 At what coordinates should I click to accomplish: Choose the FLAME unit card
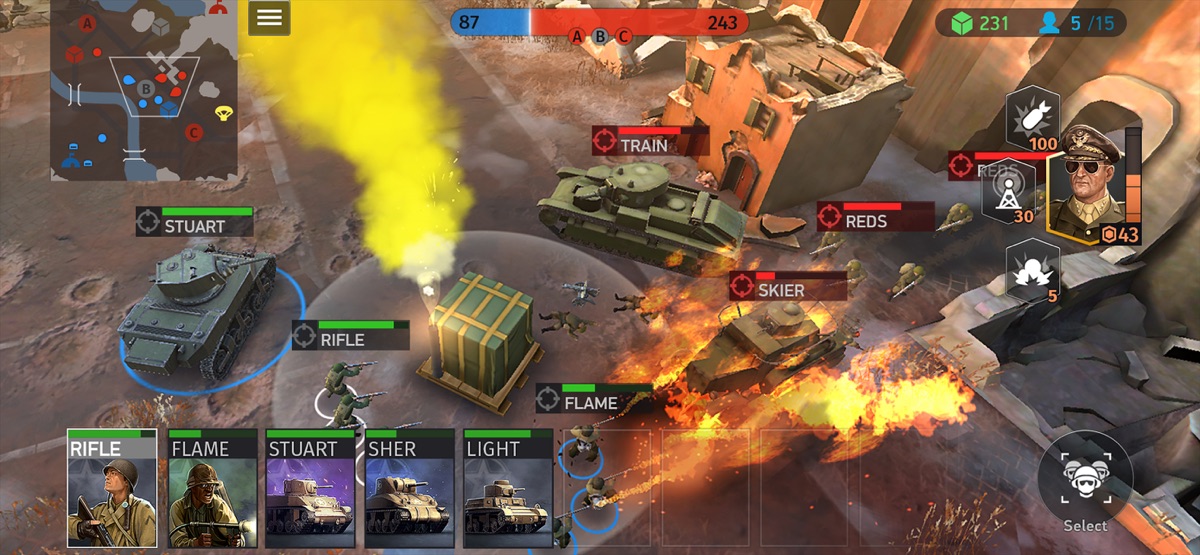click(x=211, y=489)
